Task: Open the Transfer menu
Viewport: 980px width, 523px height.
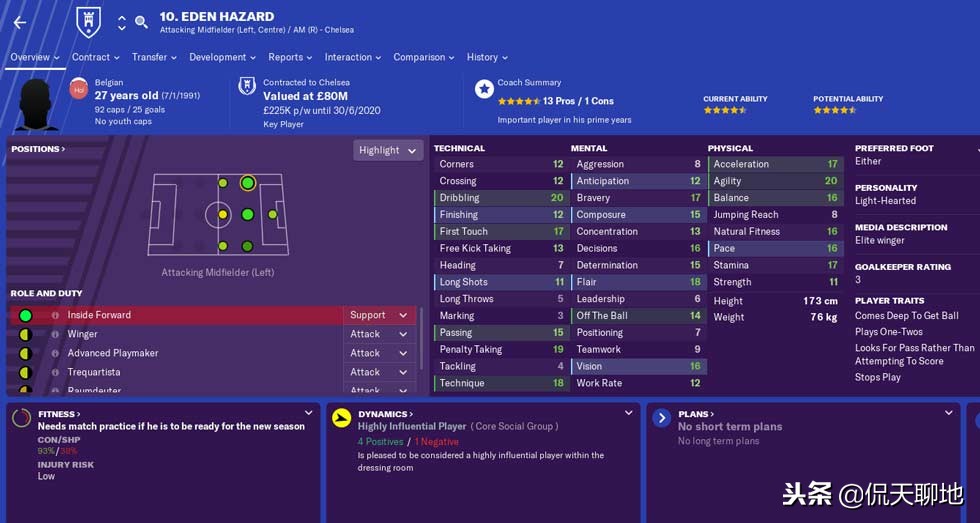Action: 154,57
